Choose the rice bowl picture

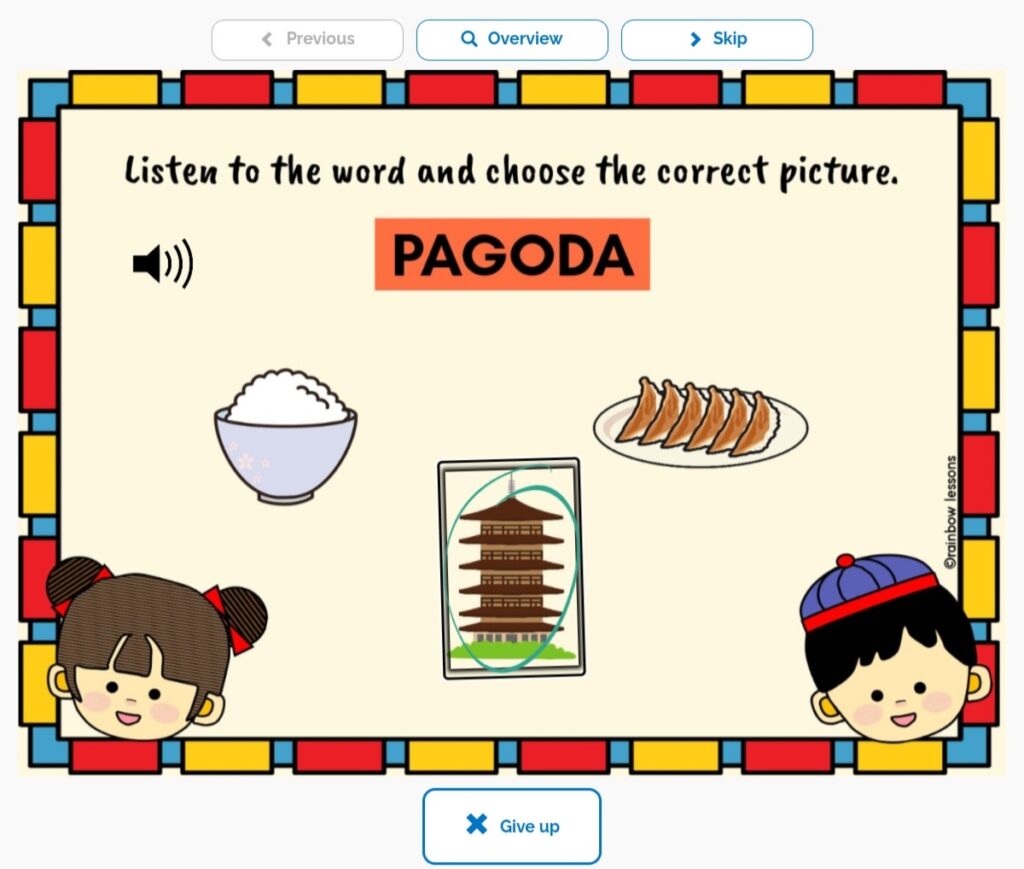(285, 435)
